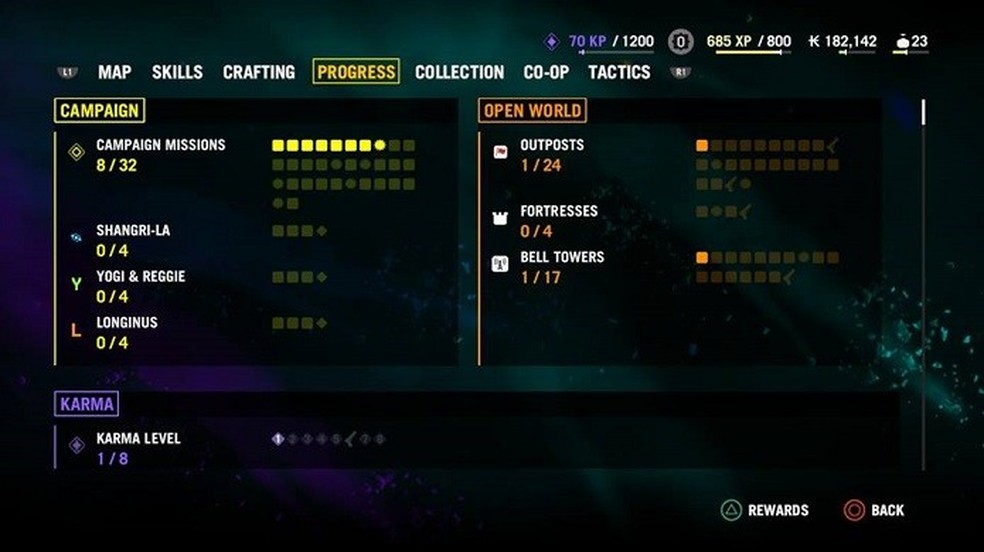The height and width of the screenshot is (552, 984).
Task: Click the Open World section header
Action: 531,110
